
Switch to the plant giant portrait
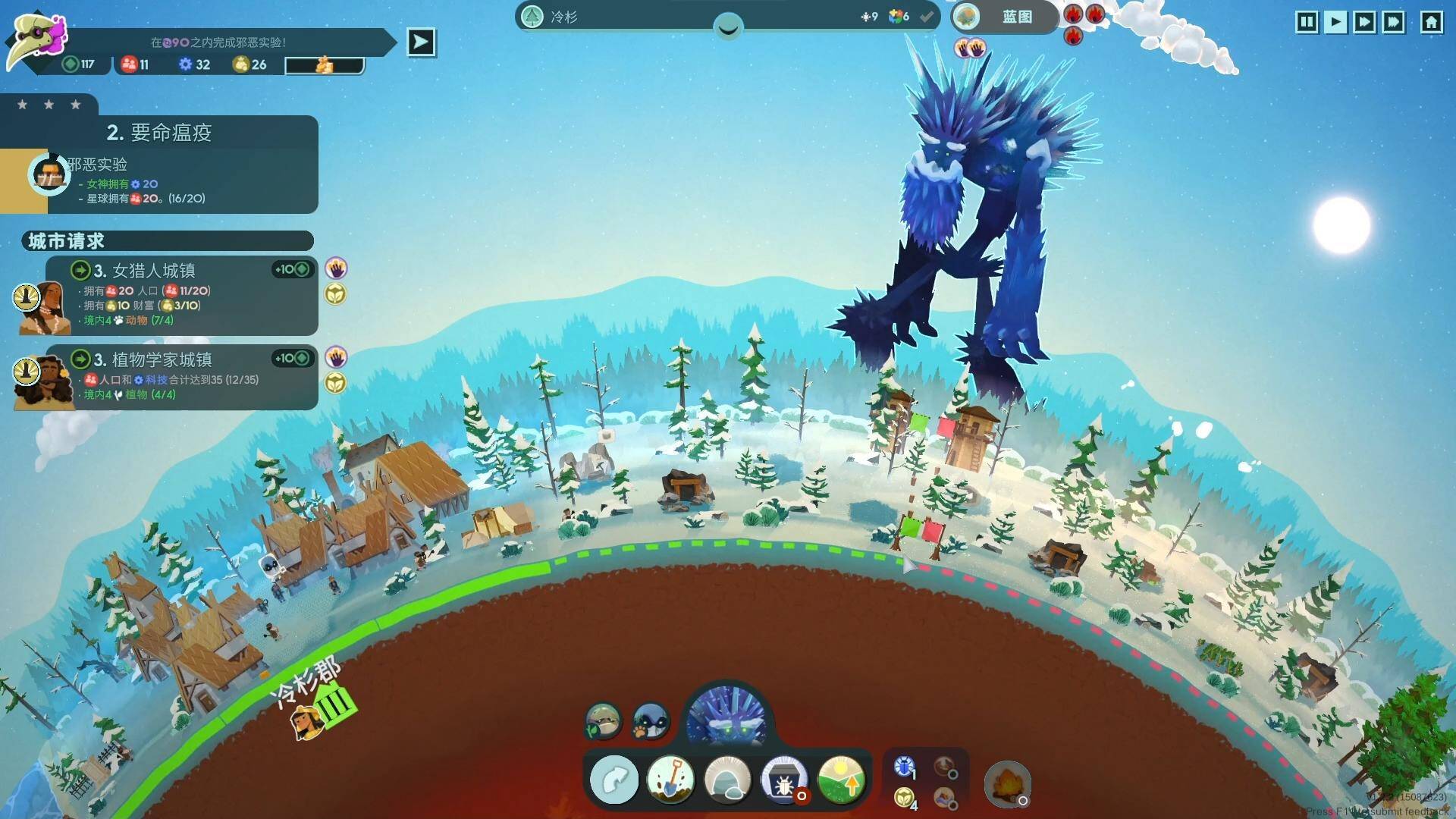604,720
